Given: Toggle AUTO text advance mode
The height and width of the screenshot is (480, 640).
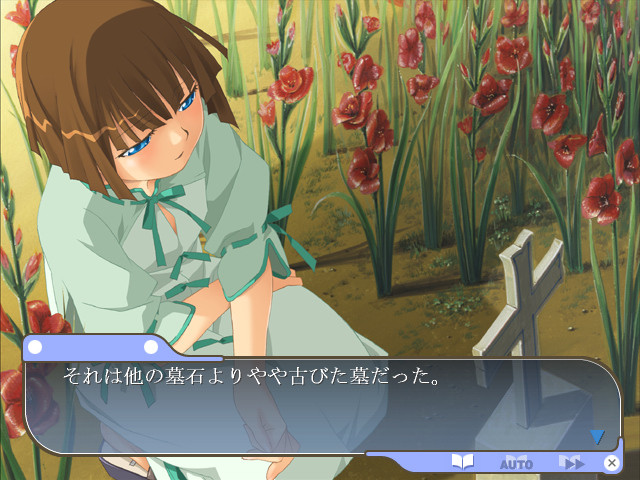Looking at the screenshot, I should (516, 463).
